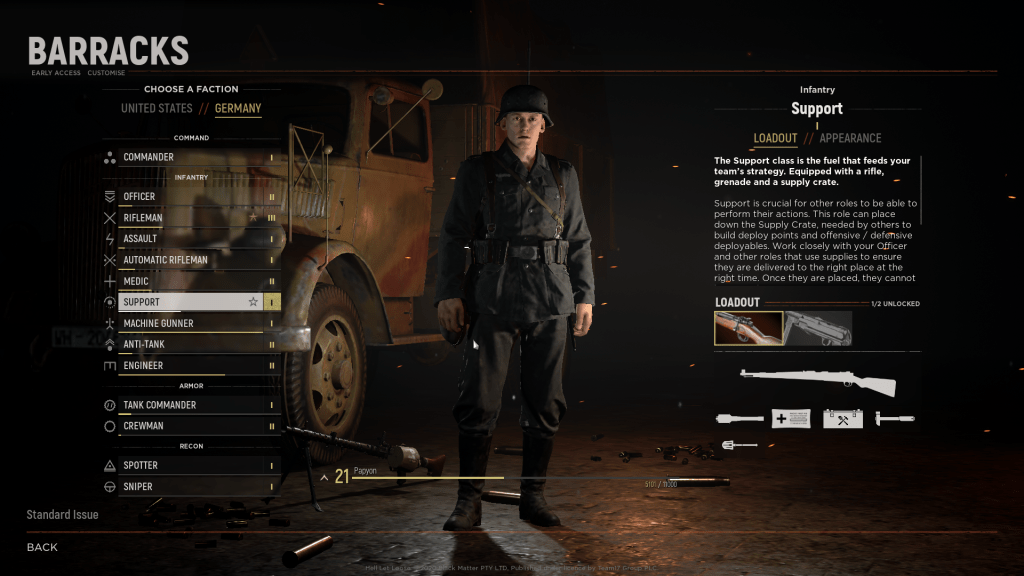The width and height of the screenshot is (1024, 576).
Task: Choose the Crewman role
Action: (x=190, y=426)
